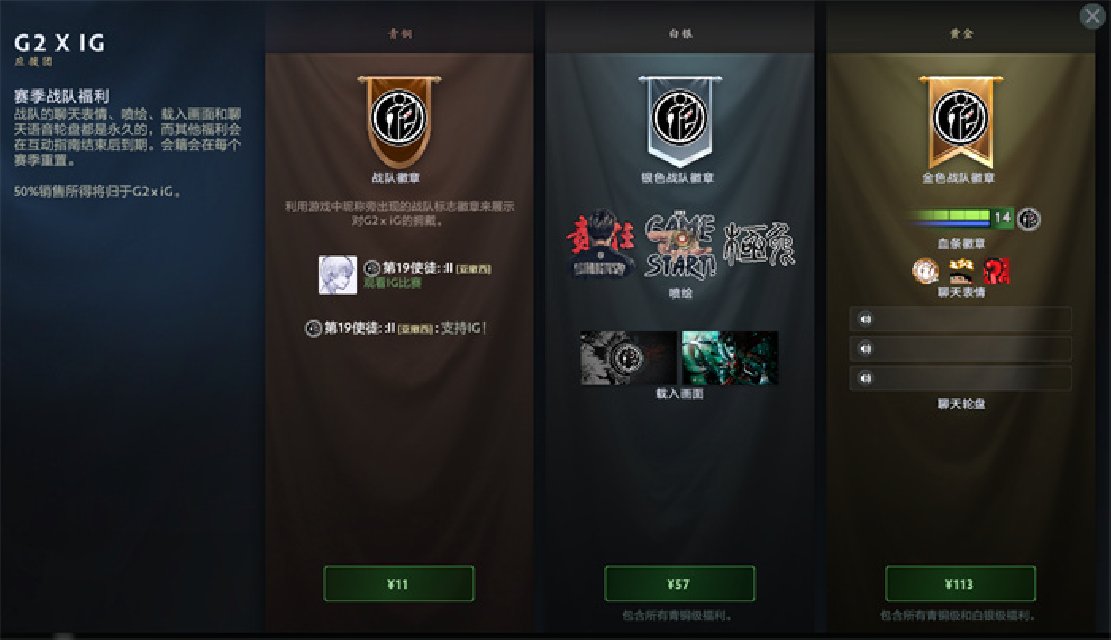Preview the green hero loading screen
Image resolution: width=1111 pixels, height=640 pixels.
730,358
